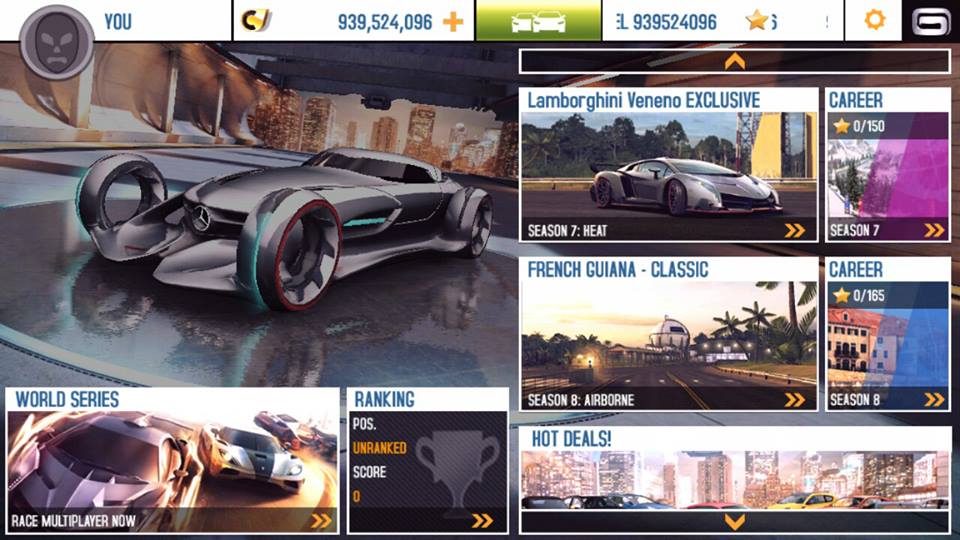Add more credits with the plus button

click(453, 21)
